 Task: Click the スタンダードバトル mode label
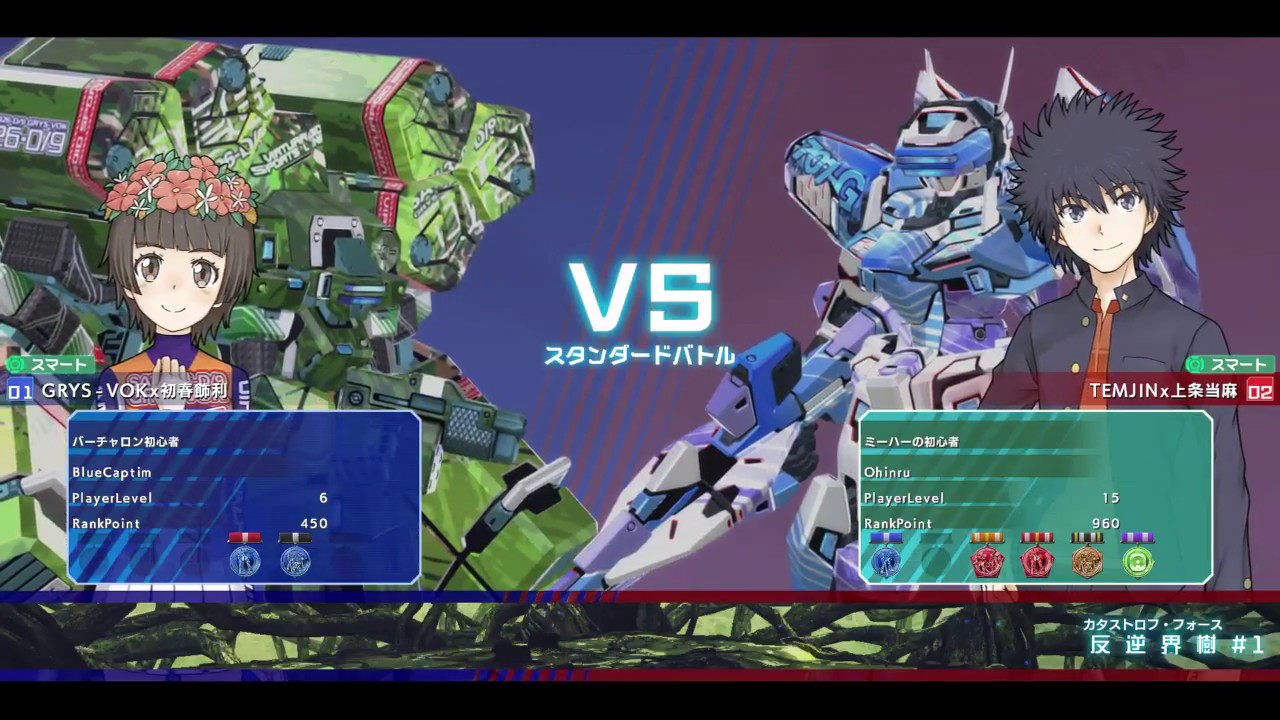pos(640,353)
